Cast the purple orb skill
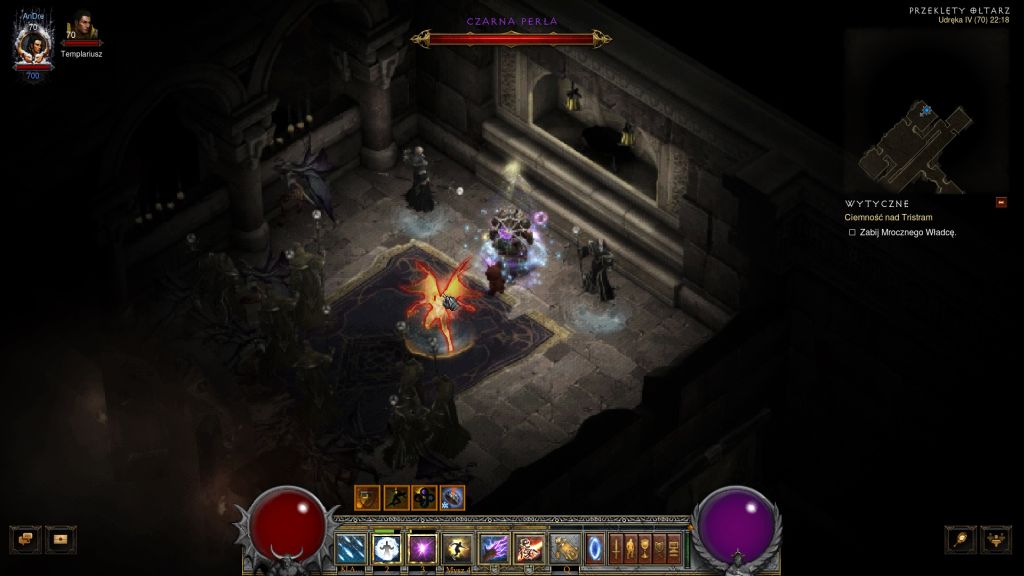 pos(421,547)
